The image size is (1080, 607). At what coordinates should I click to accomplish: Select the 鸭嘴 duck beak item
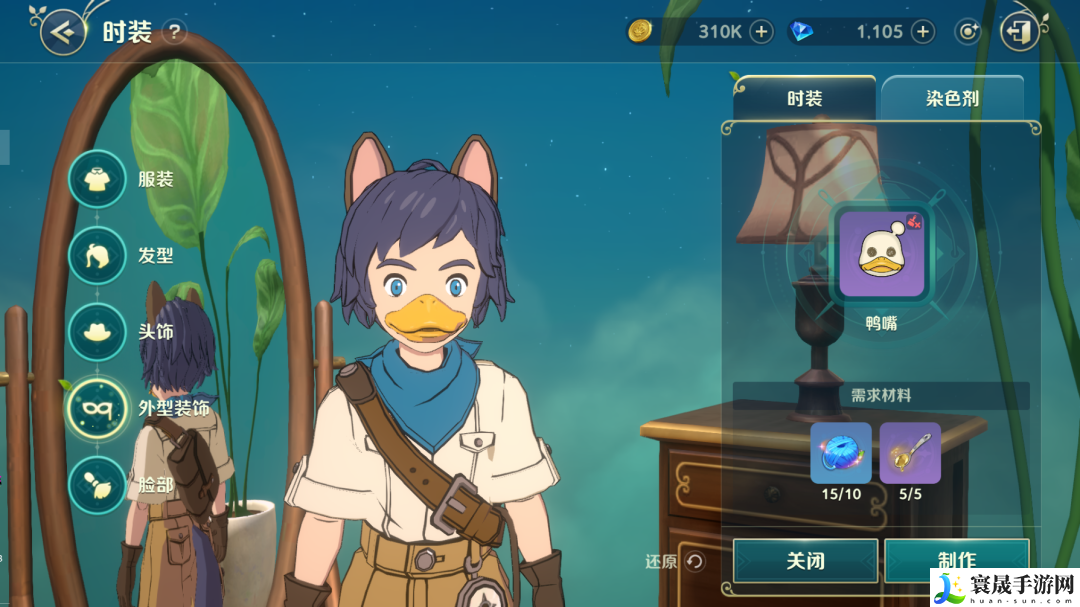coord(881,254)
